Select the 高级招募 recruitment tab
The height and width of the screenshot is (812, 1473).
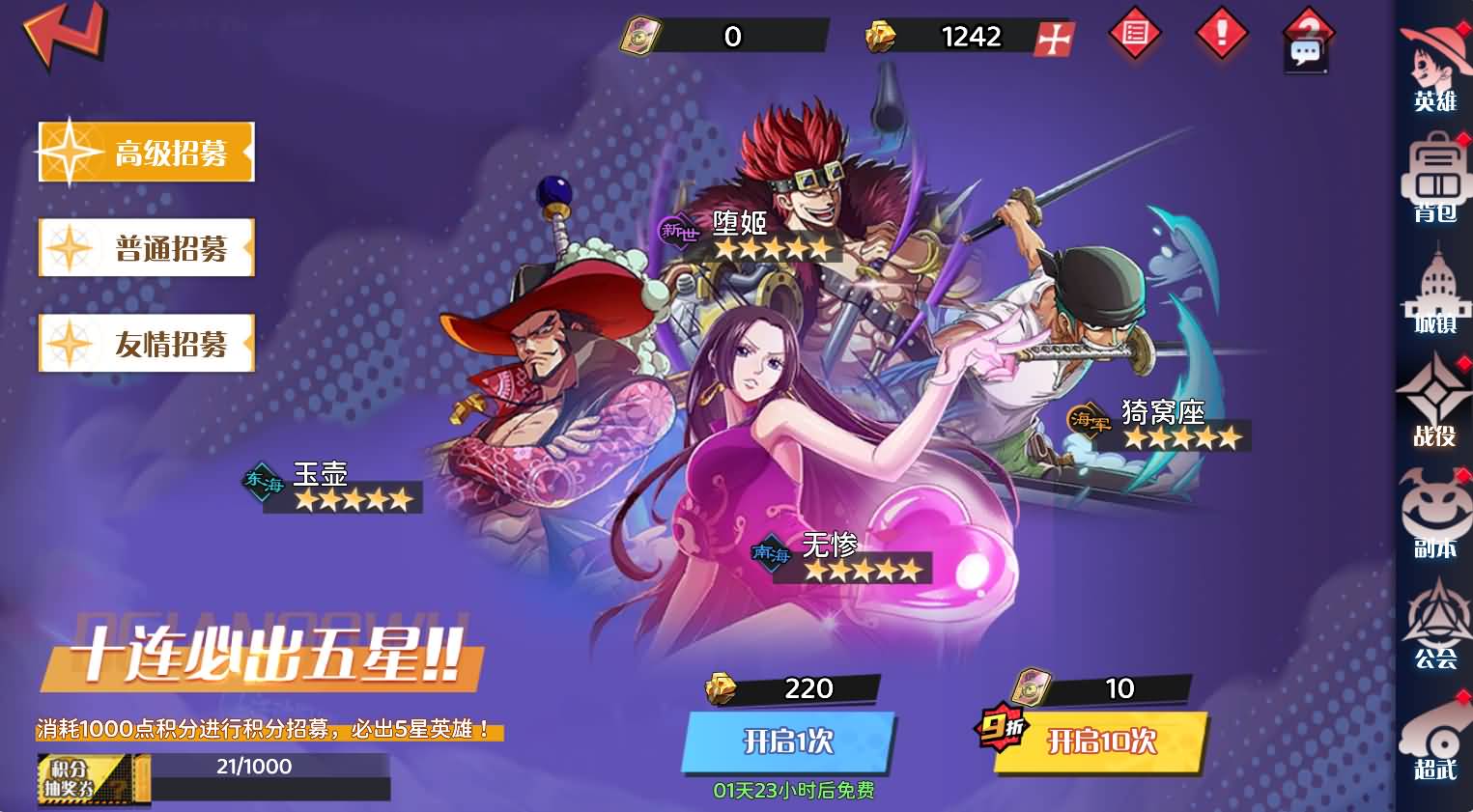pyautogui.click(x=145, y=152)
